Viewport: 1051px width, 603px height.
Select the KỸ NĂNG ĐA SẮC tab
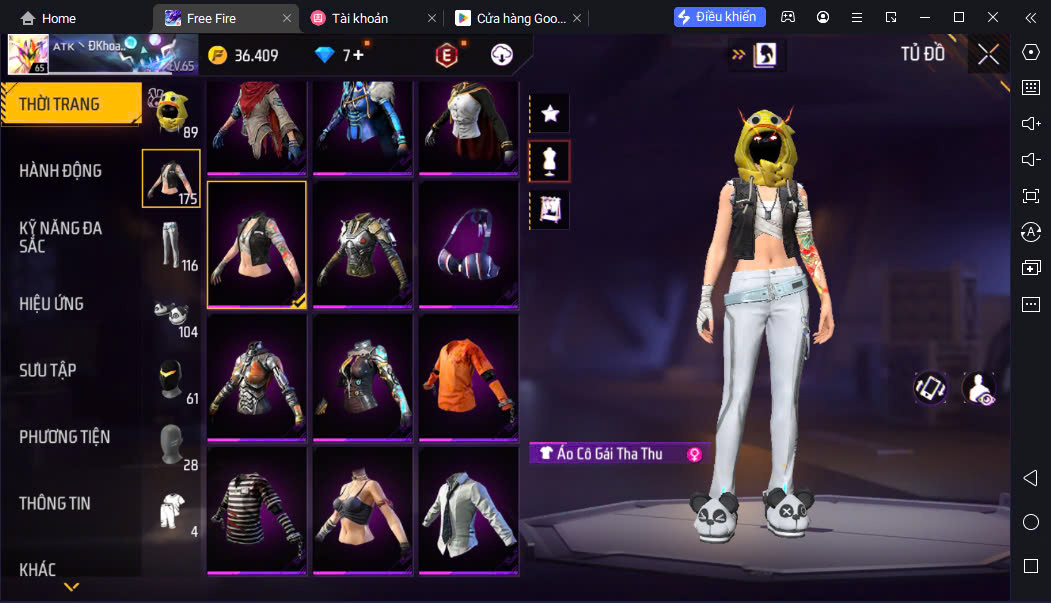click(61, 236)
